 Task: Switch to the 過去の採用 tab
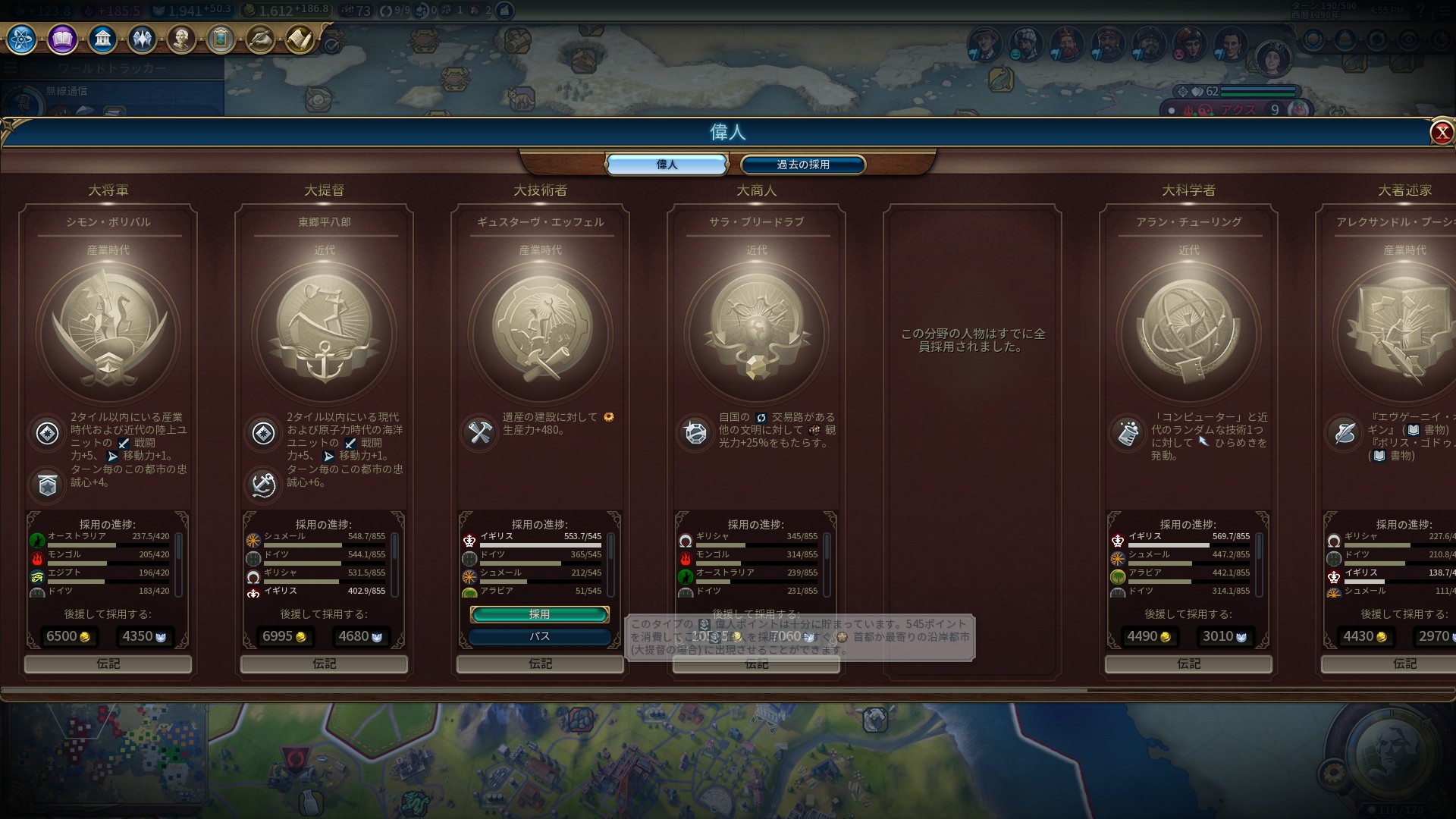[x=802, y=165]
